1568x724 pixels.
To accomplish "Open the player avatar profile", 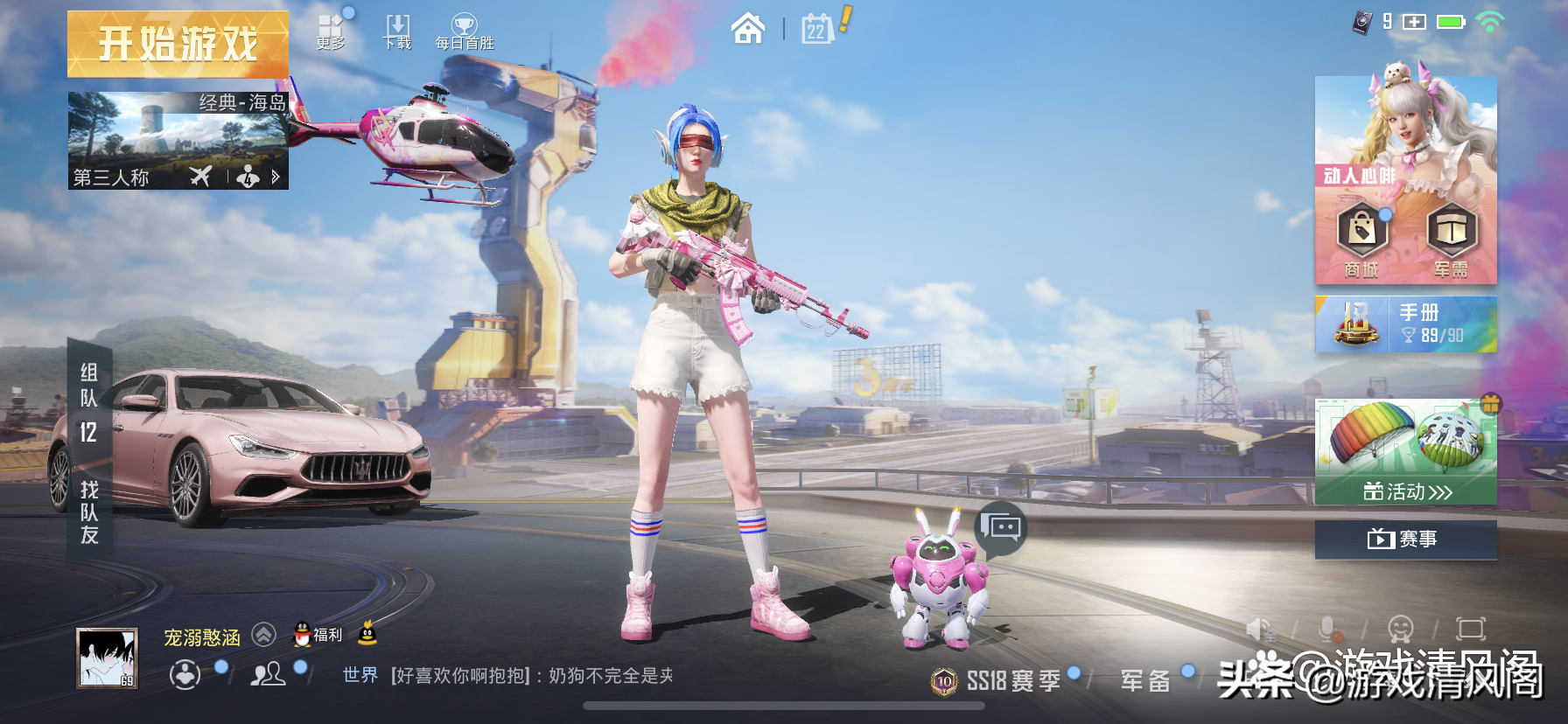I will click(107, 658).
